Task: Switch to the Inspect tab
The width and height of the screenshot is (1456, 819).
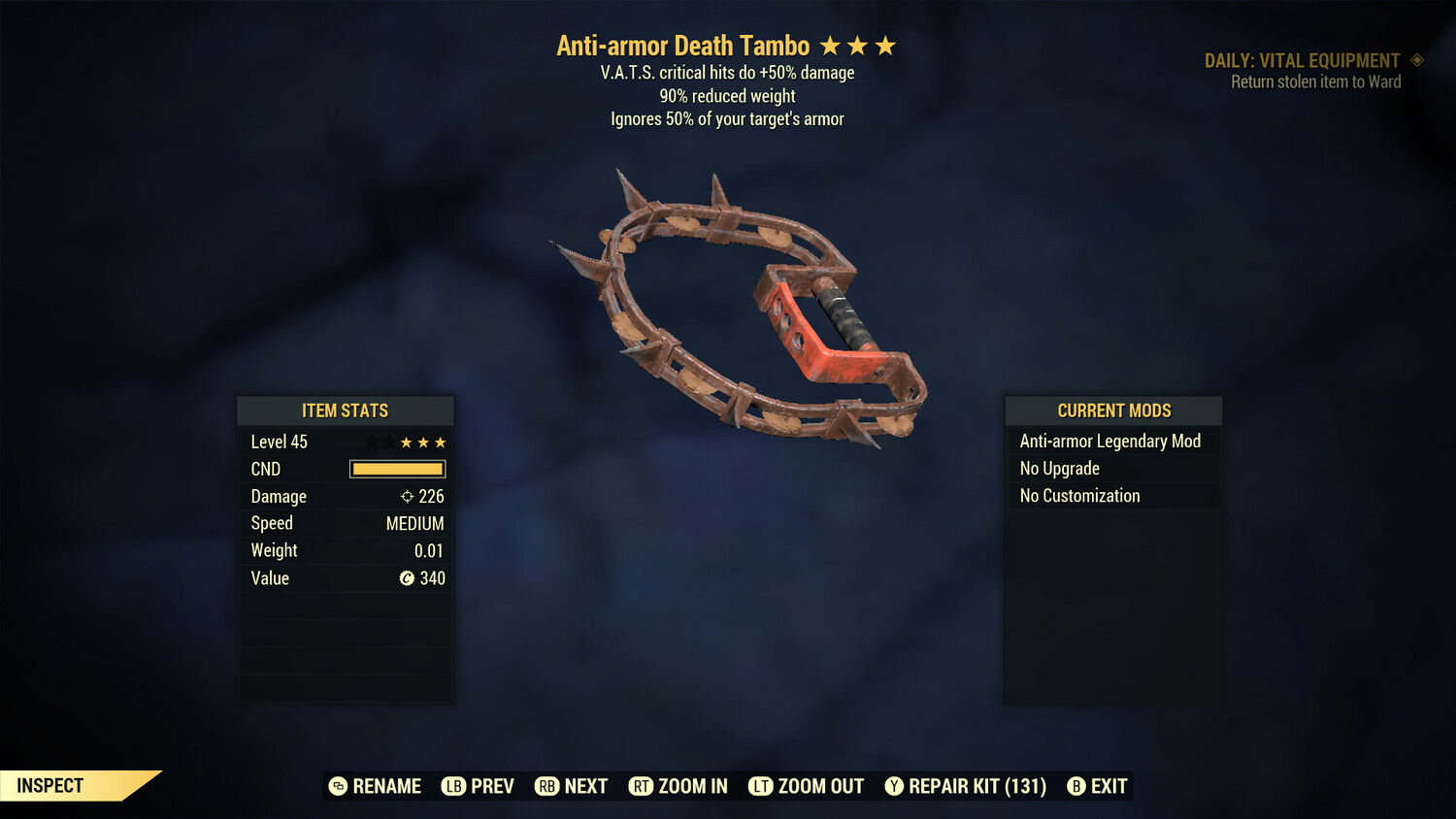Action: point(49,785)
